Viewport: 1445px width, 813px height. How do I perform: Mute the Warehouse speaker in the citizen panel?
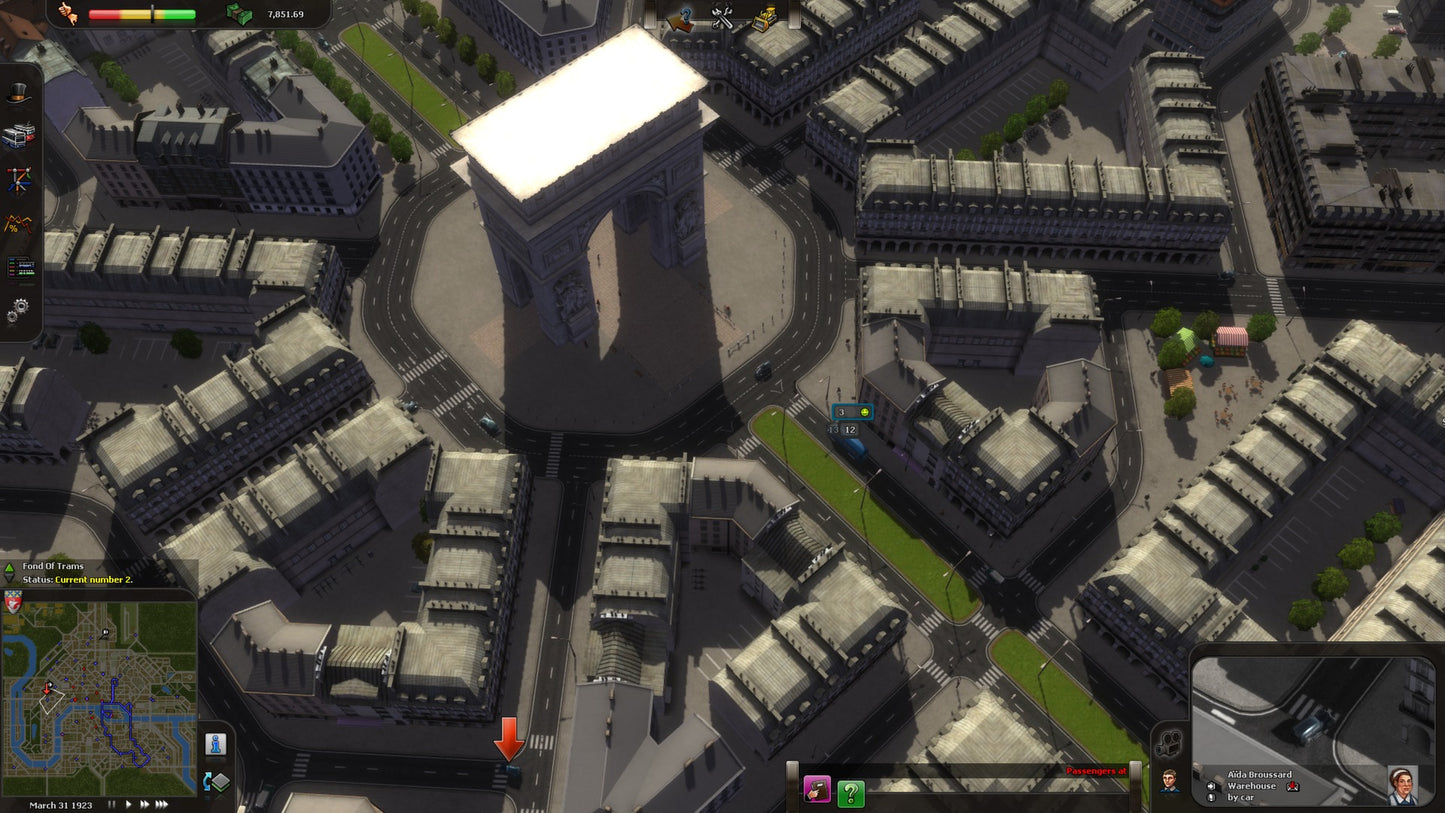point(1211,786)
